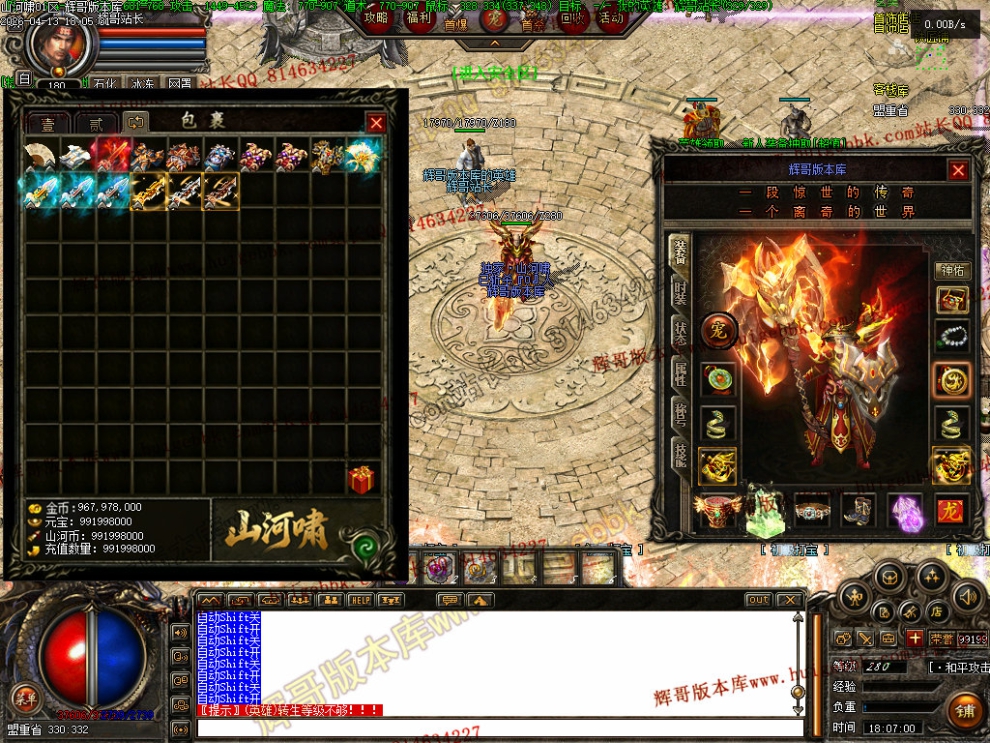Open the 福利 welfare menu
The height and width of the screenshot is (743, 990).
coord(419,17)
